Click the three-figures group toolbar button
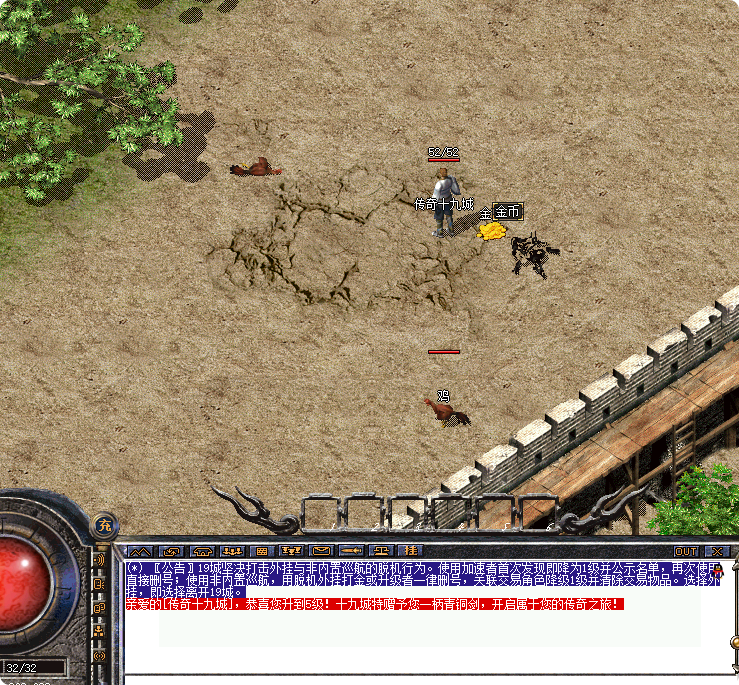This screenshot has height=685, width=739. pos(232,551)
